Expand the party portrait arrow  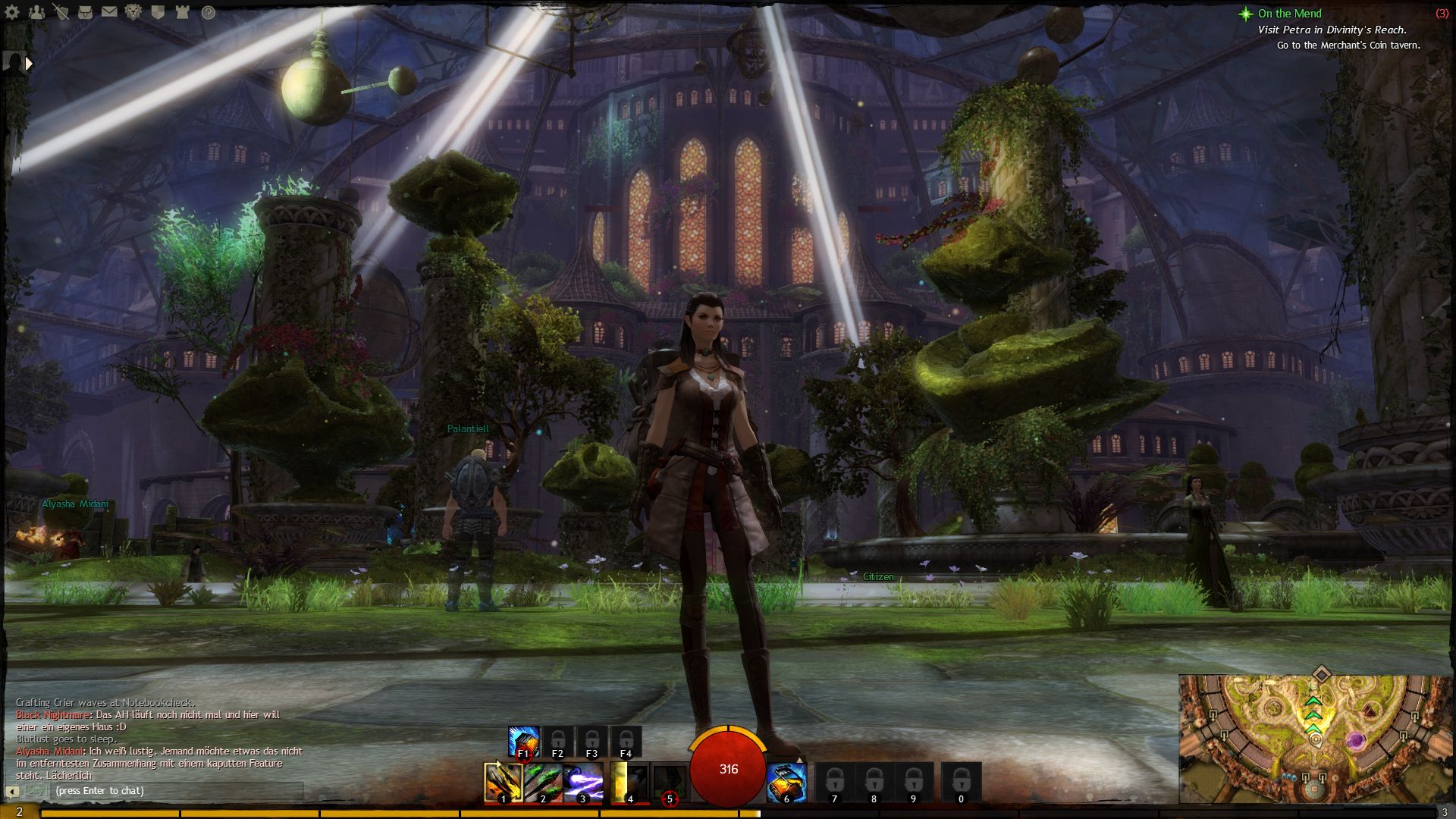(29, 64)
